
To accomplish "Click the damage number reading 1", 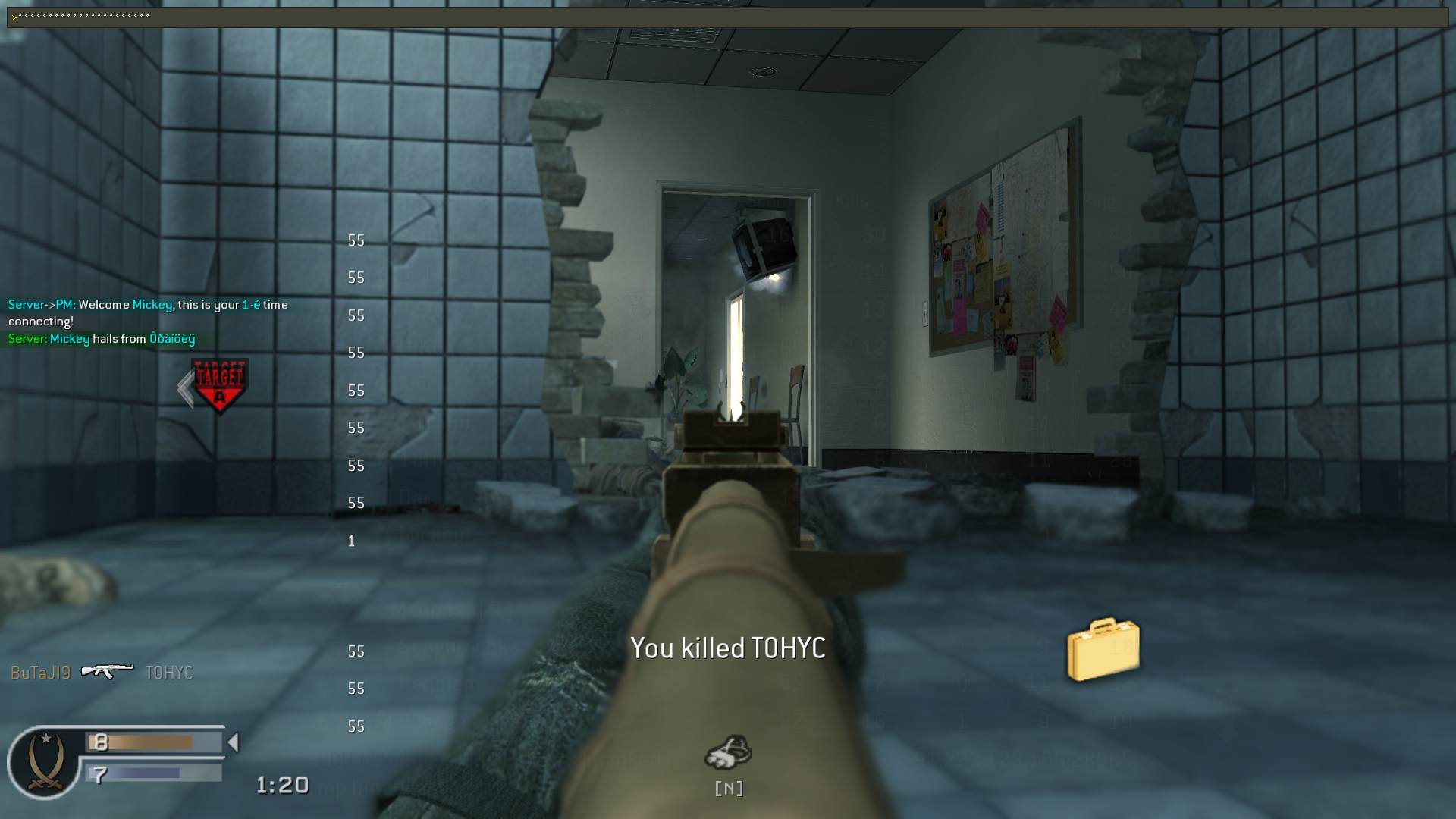I will pyautogui.click(x=350, y=541).
